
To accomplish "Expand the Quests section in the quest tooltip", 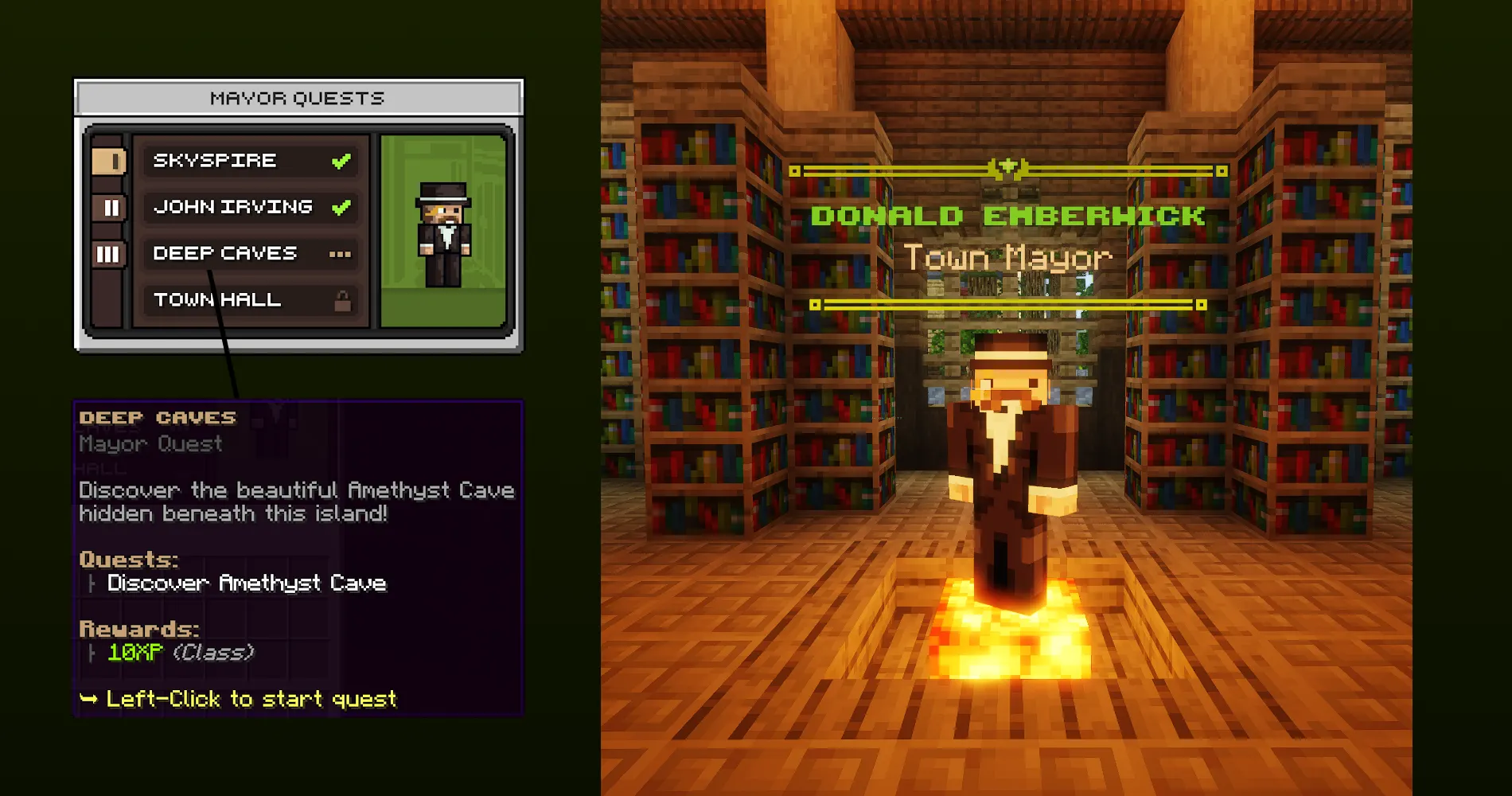I will (130, 560).
